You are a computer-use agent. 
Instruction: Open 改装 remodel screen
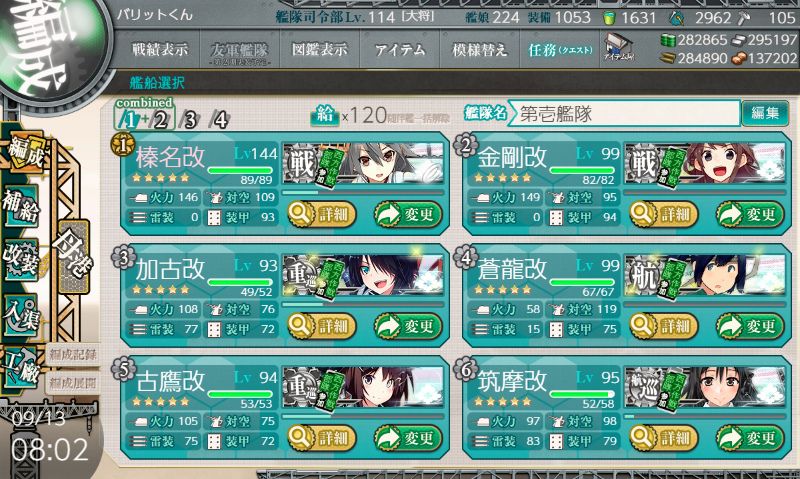coord(26,253)
